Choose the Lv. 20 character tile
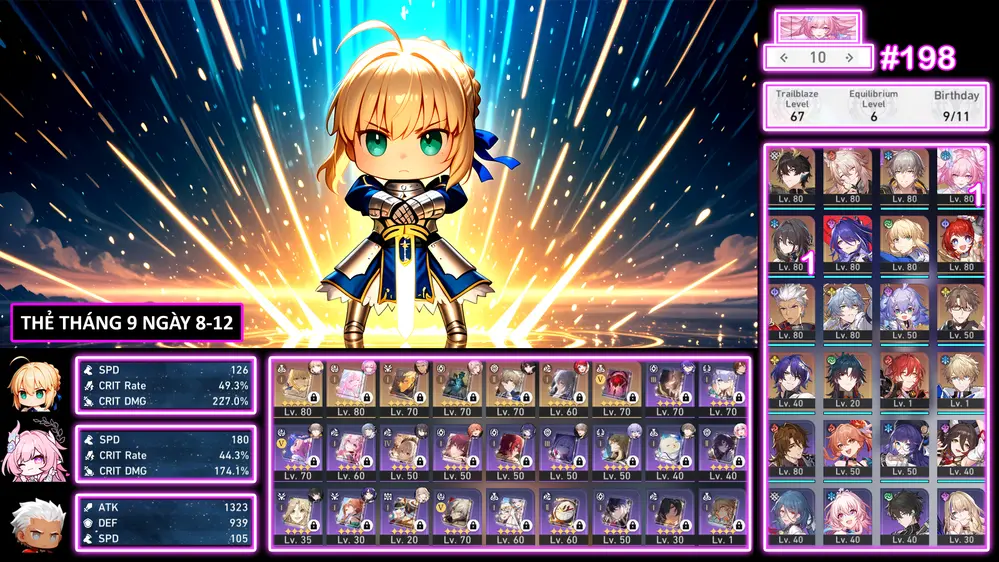 click(849, 376)
